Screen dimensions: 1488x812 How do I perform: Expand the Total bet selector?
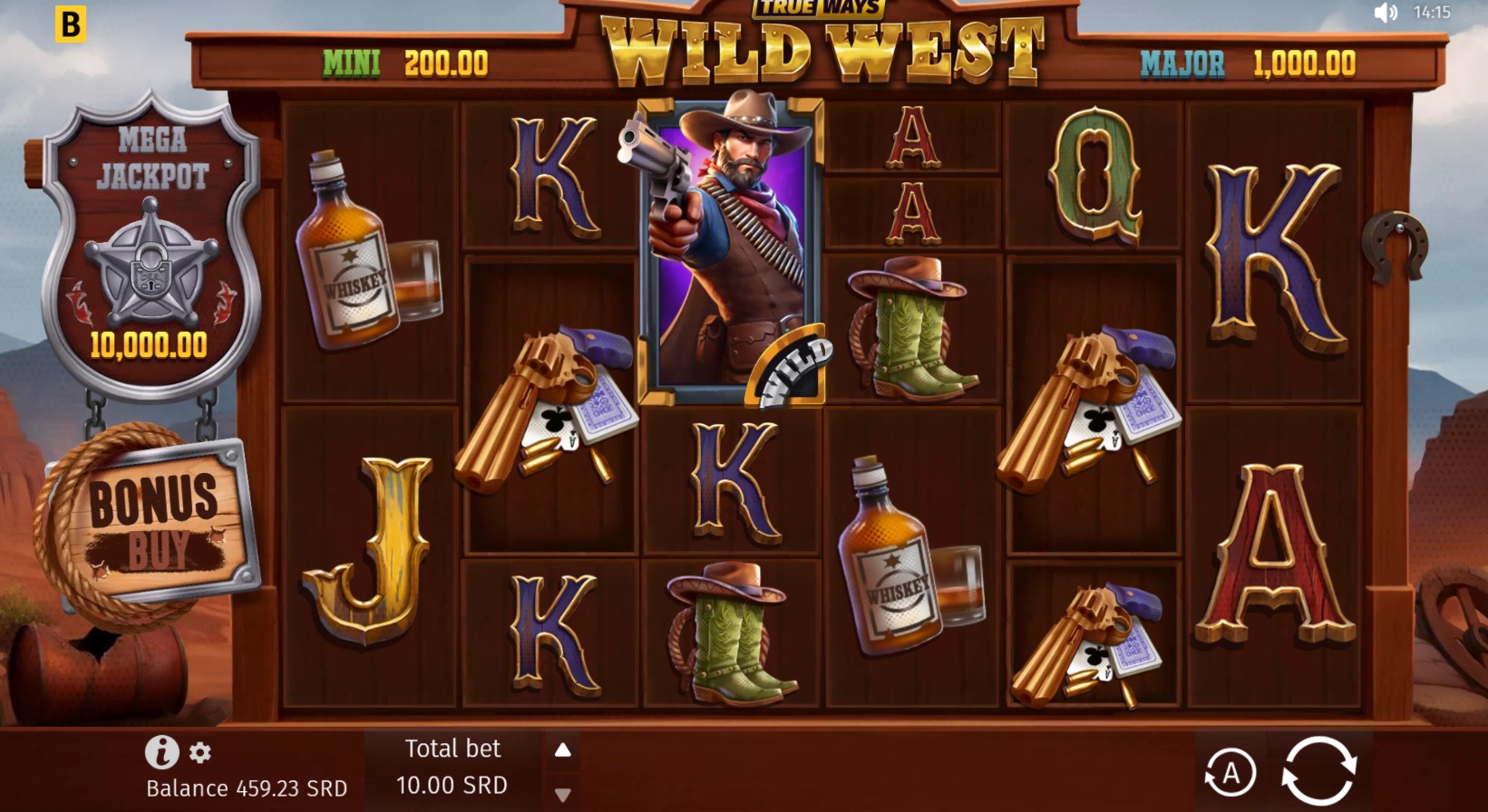coord(452,766)
